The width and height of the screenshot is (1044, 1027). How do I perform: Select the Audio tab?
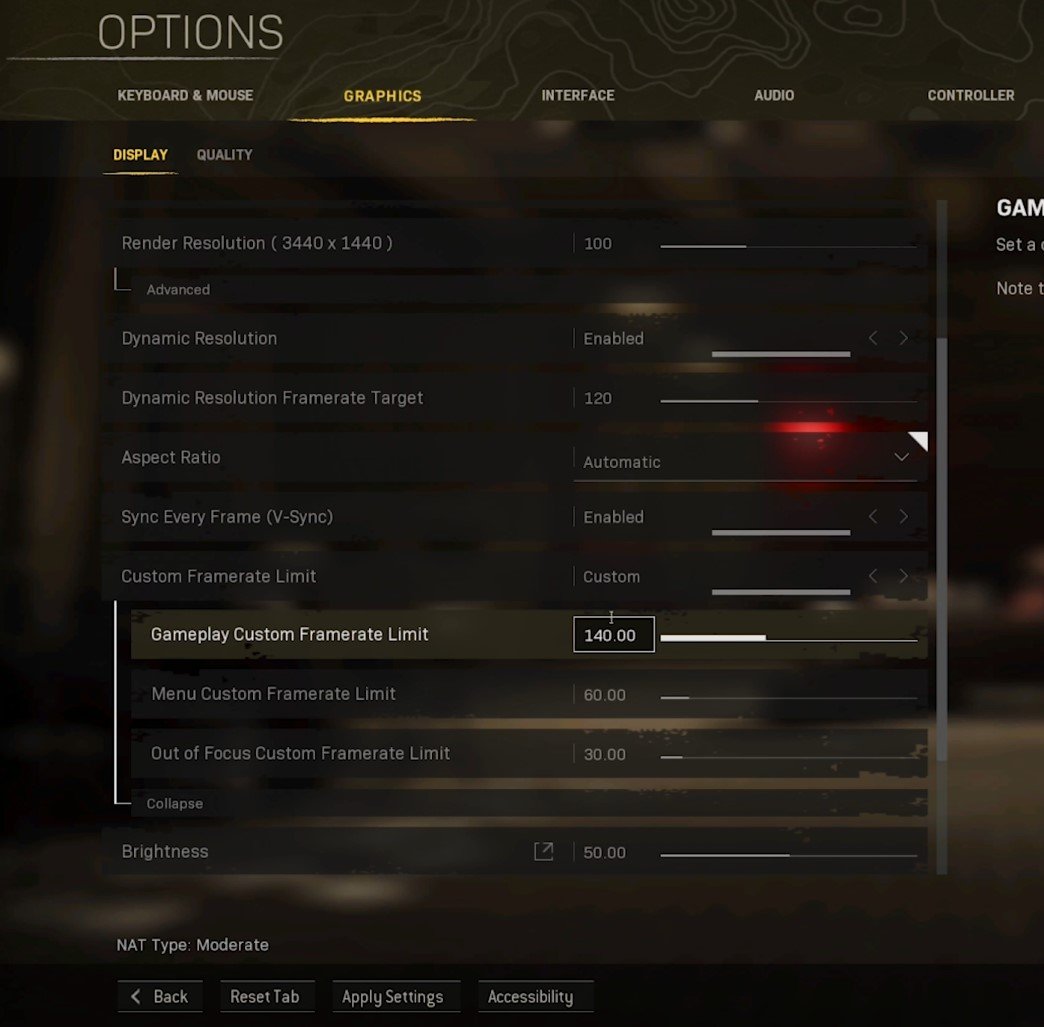(774, 96)
